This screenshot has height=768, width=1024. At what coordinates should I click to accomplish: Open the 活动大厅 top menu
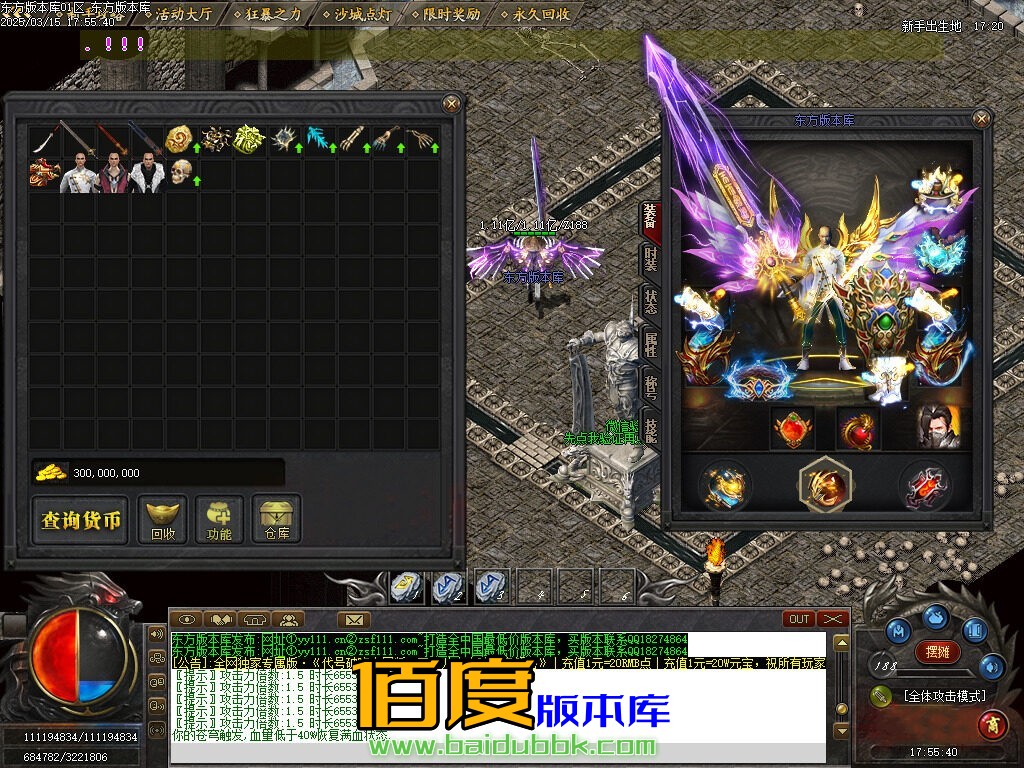tap(182, 14)
